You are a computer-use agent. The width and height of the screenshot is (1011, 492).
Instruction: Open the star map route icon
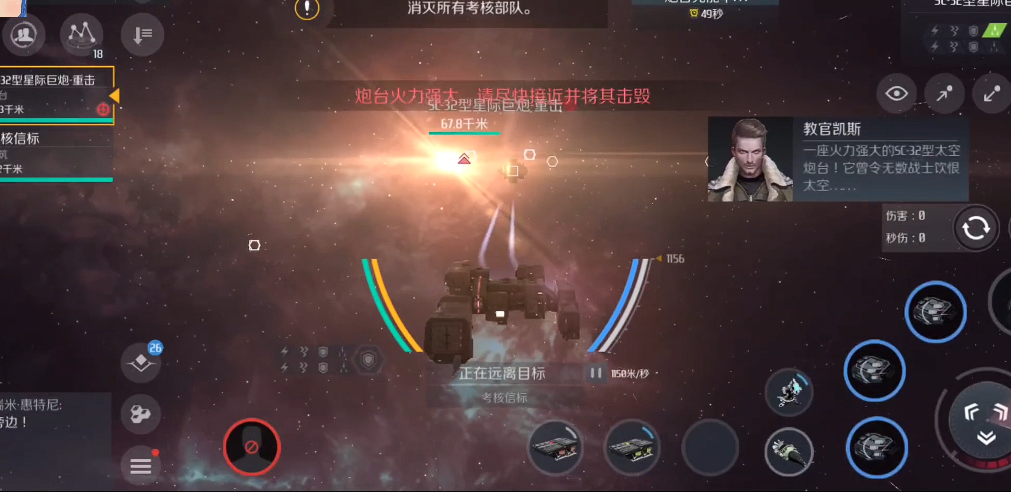point(82,35)
